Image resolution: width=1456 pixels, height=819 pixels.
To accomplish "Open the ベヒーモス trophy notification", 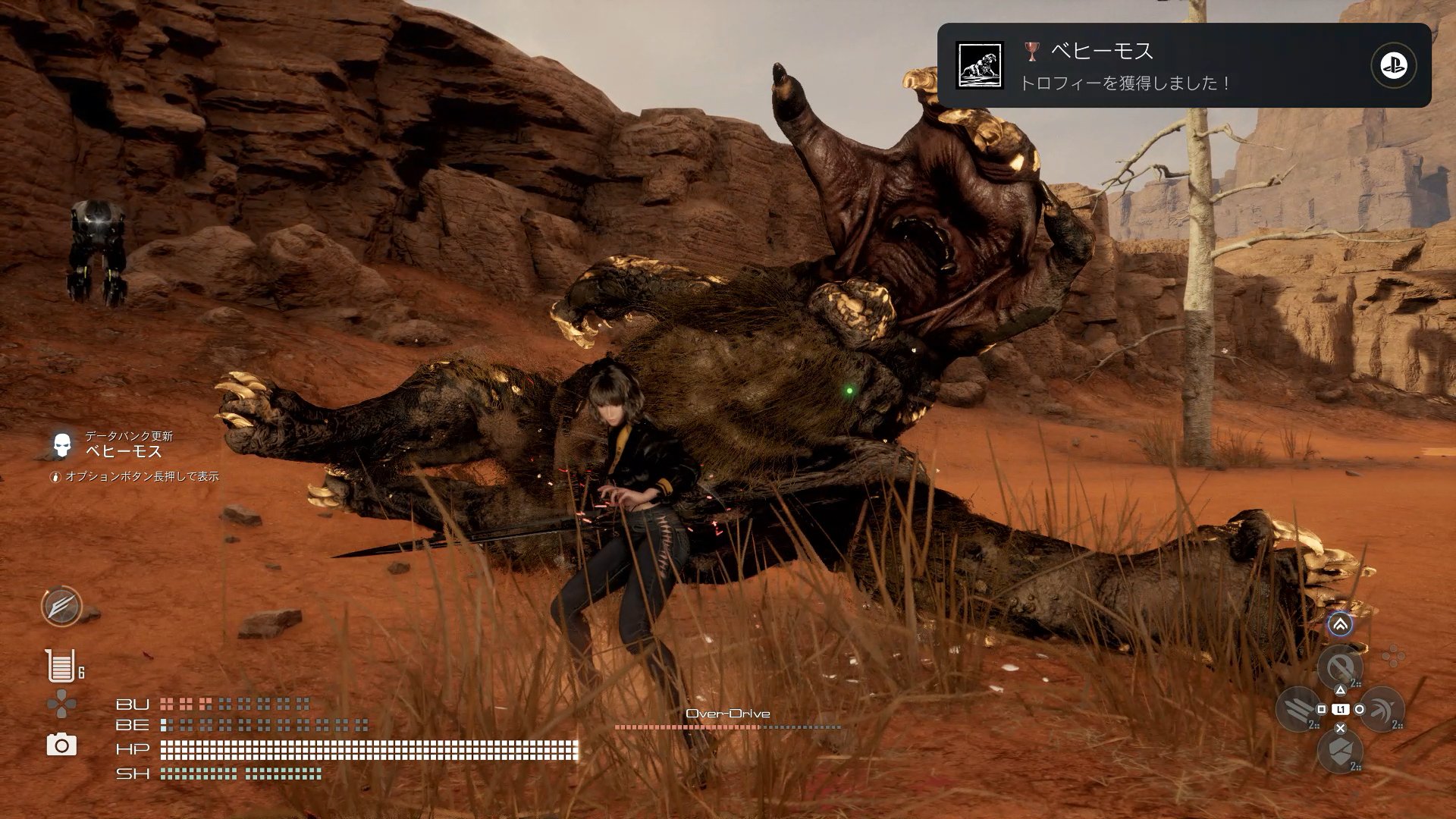I will coord(1183,65).
